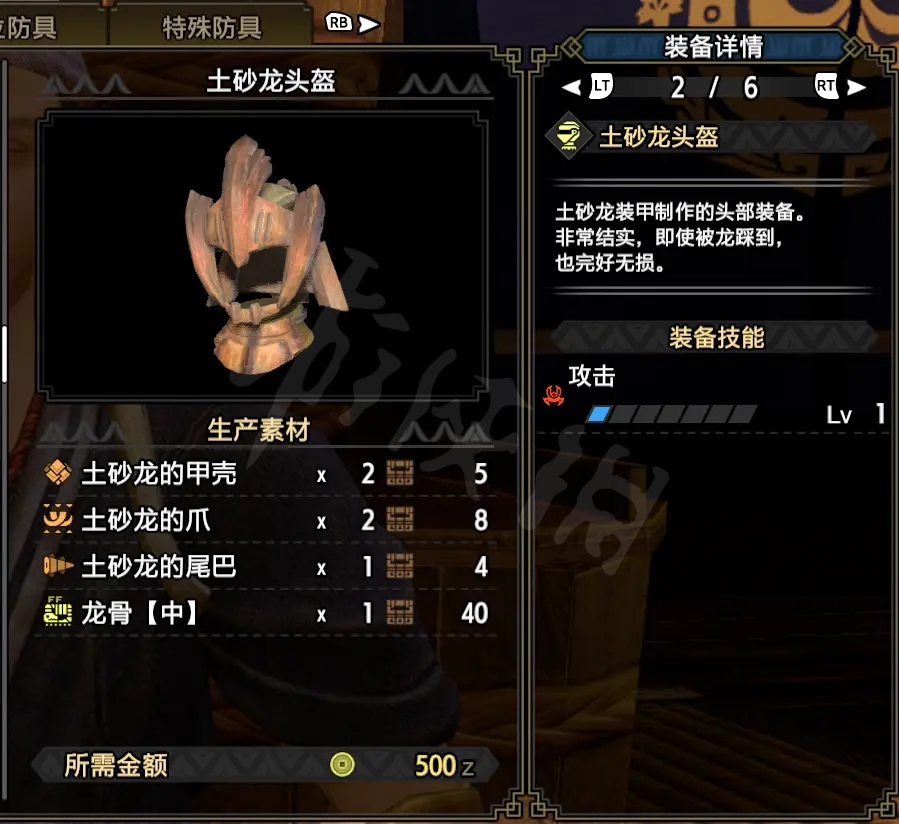This screenshot has width=899, height=824.
Task: Switch to the 特殊防具 tab
Action: [211, 27]
